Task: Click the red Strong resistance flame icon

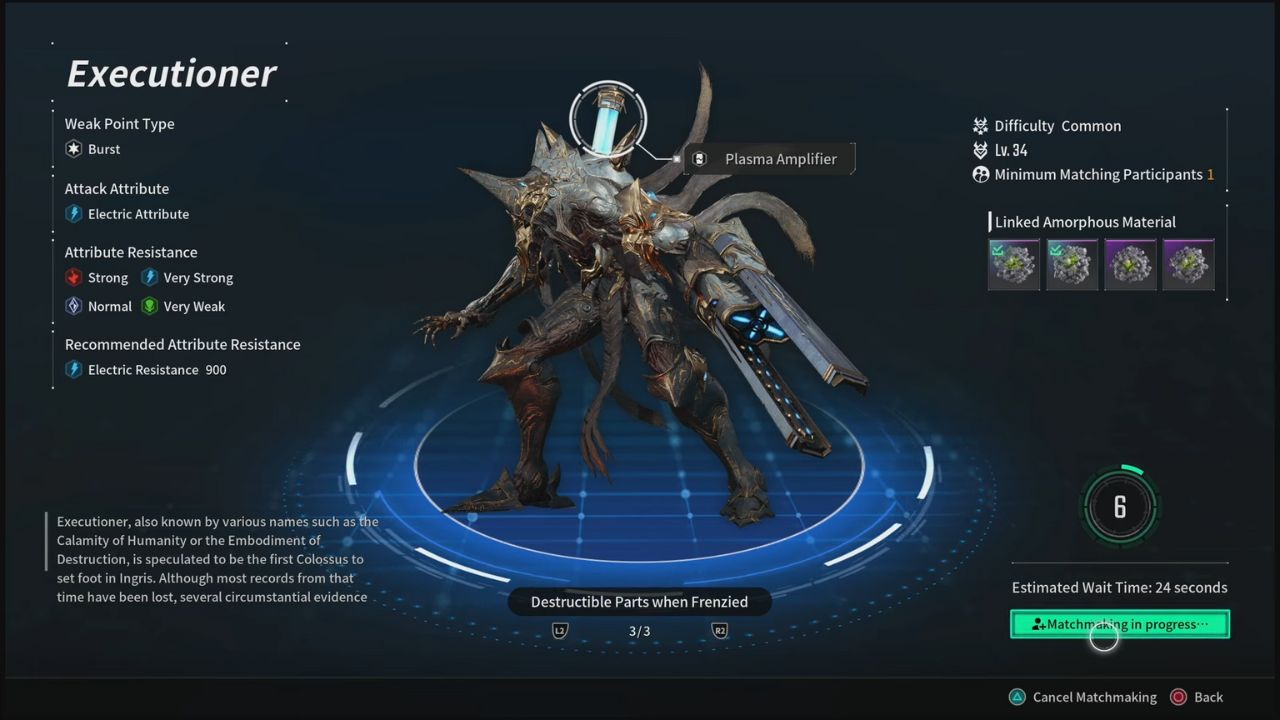Action: click(x=74, y=277)
